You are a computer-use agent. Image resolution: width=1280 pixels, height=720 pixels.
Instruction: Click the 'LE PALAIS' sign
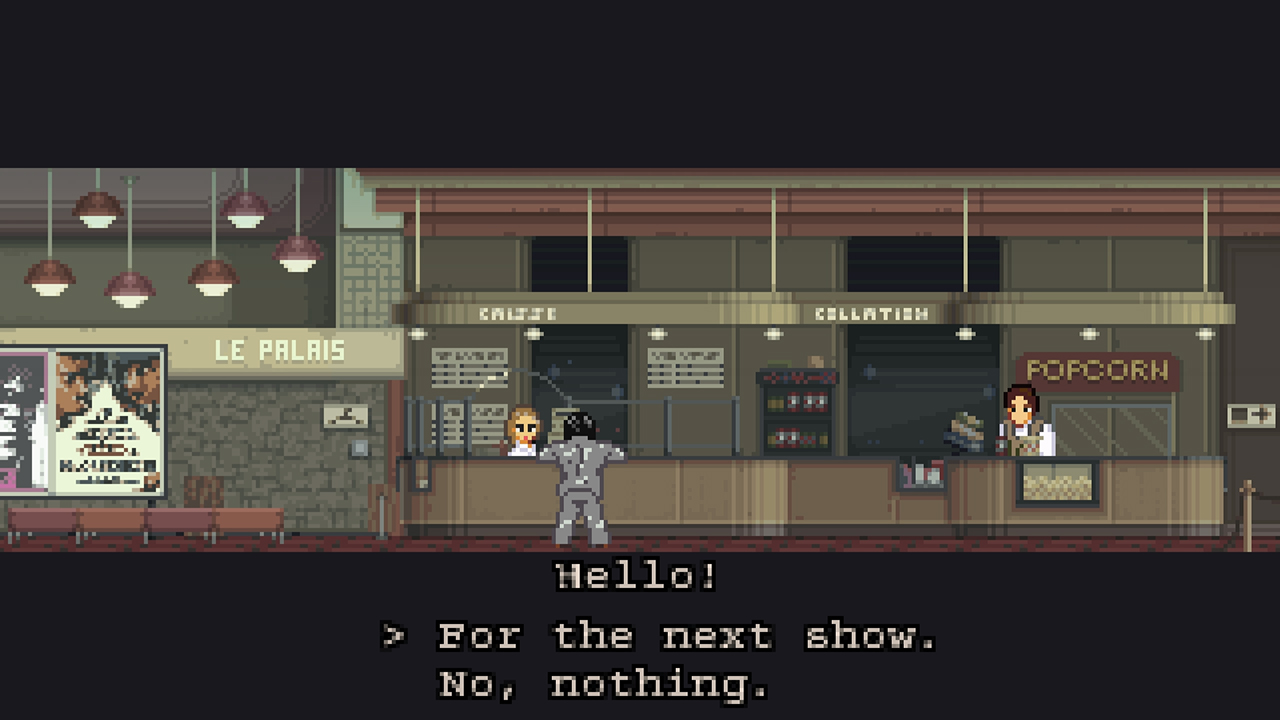click(x=280, y=350)
